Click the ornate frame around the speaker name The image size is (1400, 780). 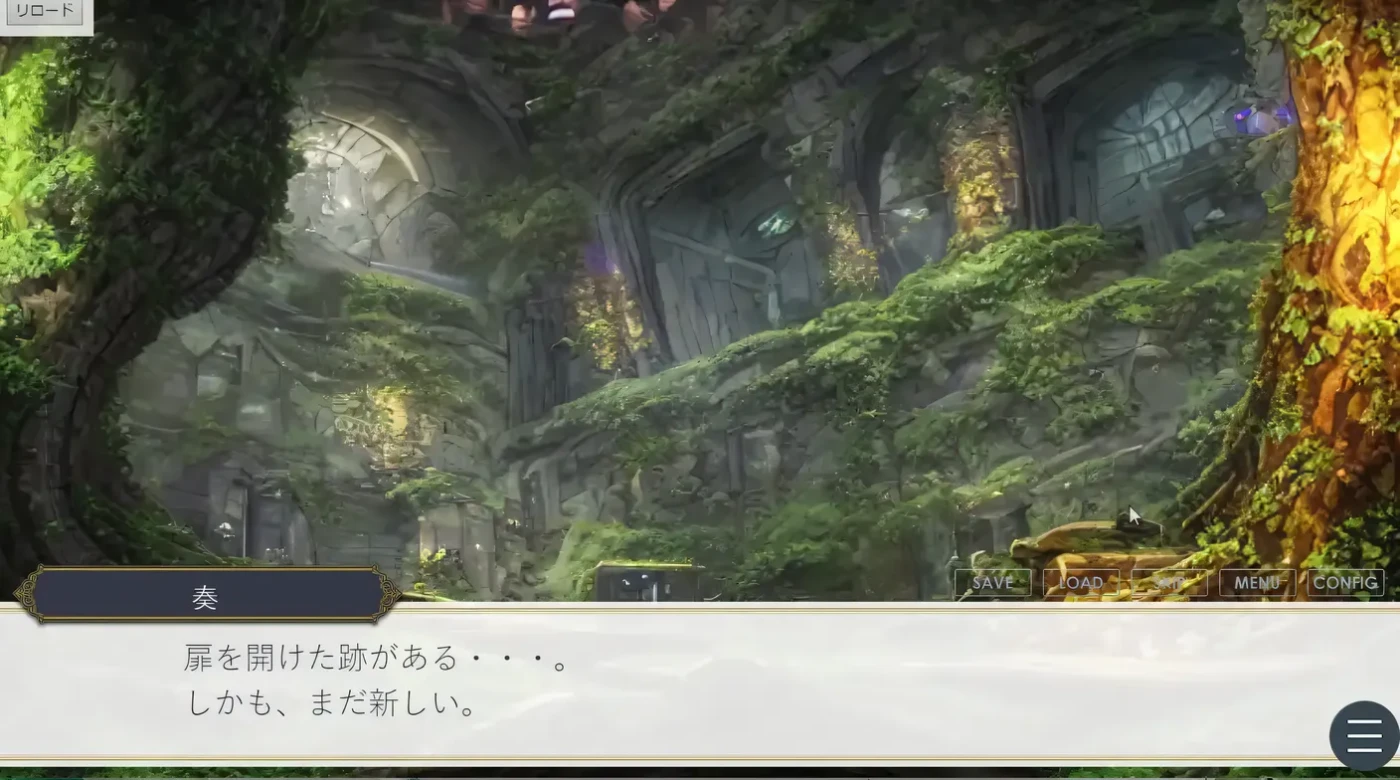click(207, 596)
